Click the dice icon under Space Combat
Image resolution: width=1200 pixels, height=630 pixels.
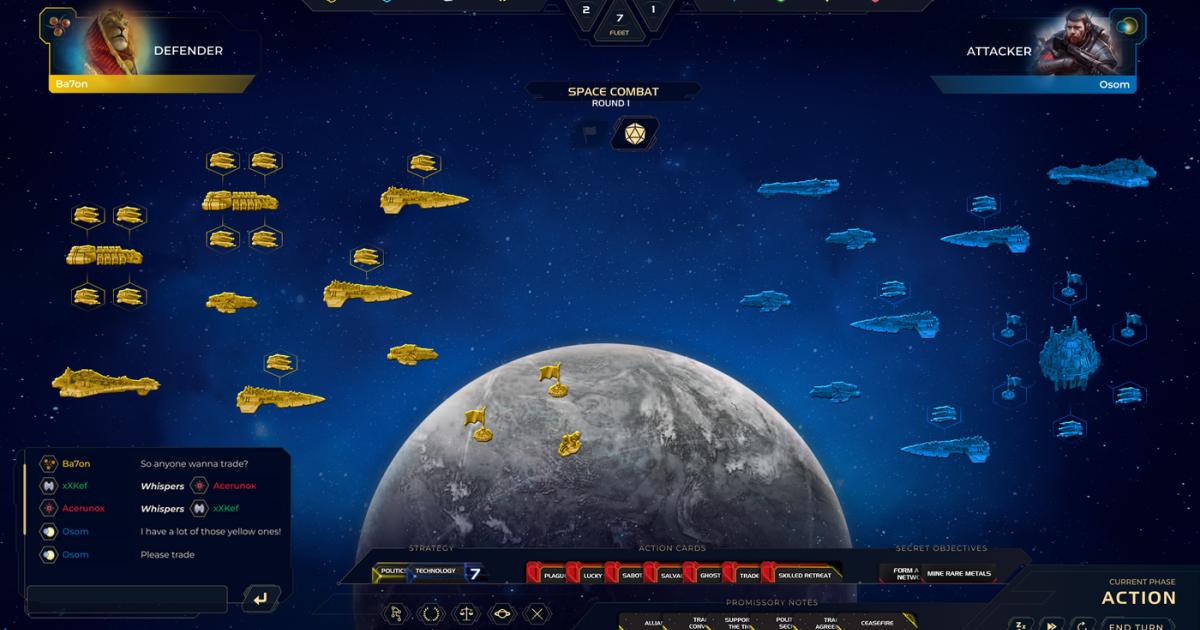[634, 133]
